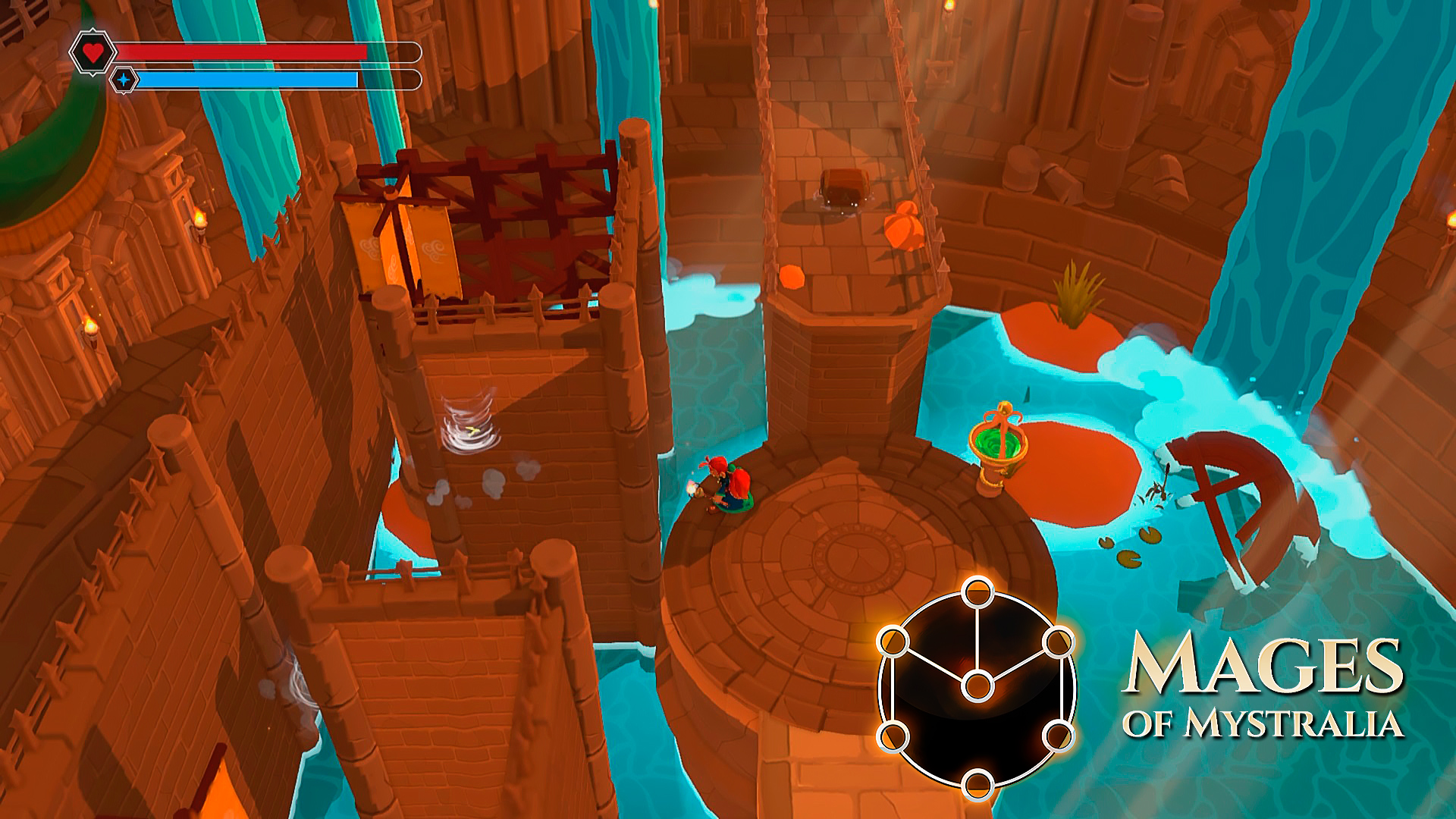1456x819 pixels.
Task: Select the center node of the rune wheel
Action: point(977,686)
